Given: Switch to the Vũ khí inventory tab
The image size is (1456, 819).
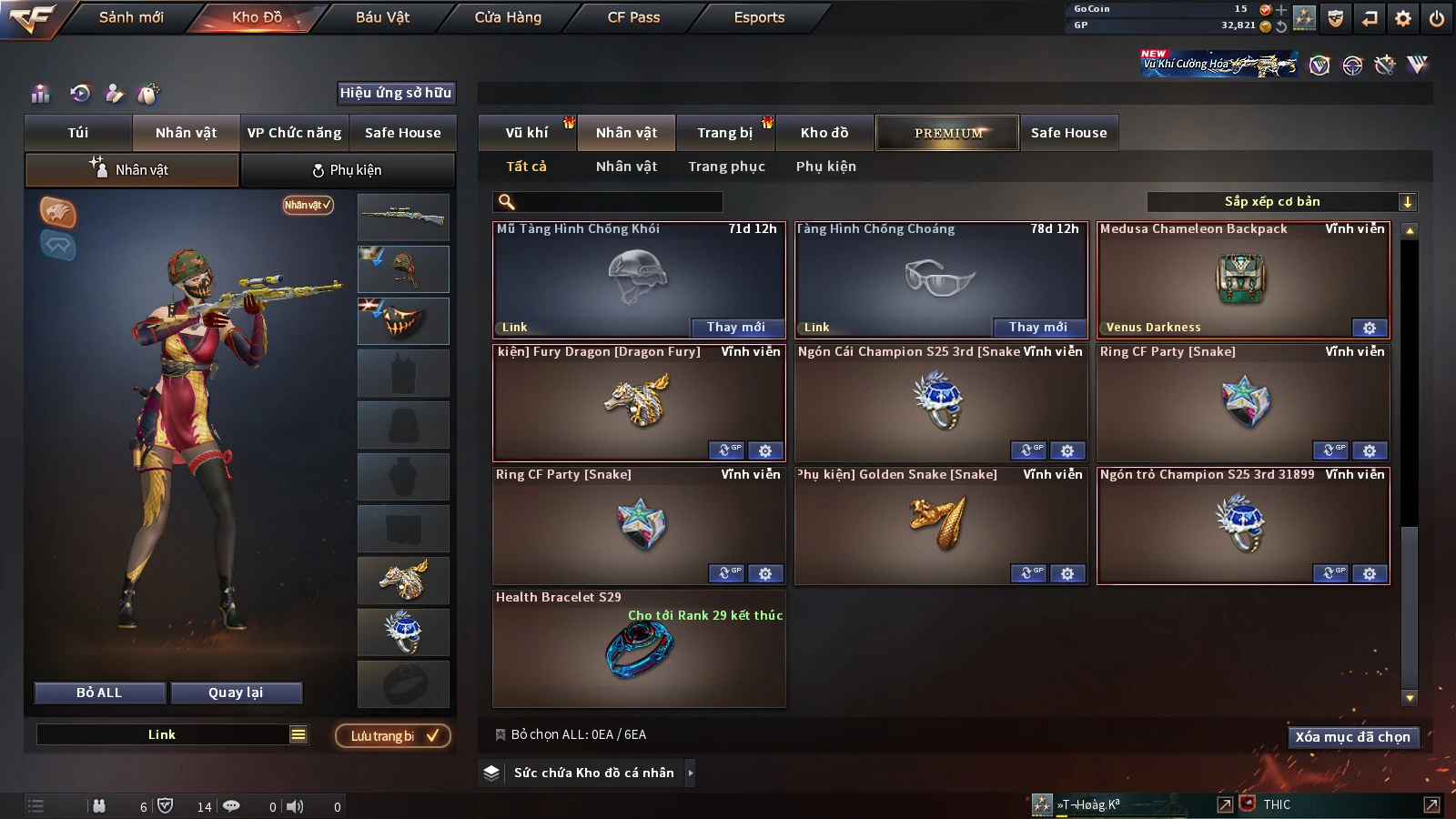Looking at the screenshot, I should tap(527, 133).
